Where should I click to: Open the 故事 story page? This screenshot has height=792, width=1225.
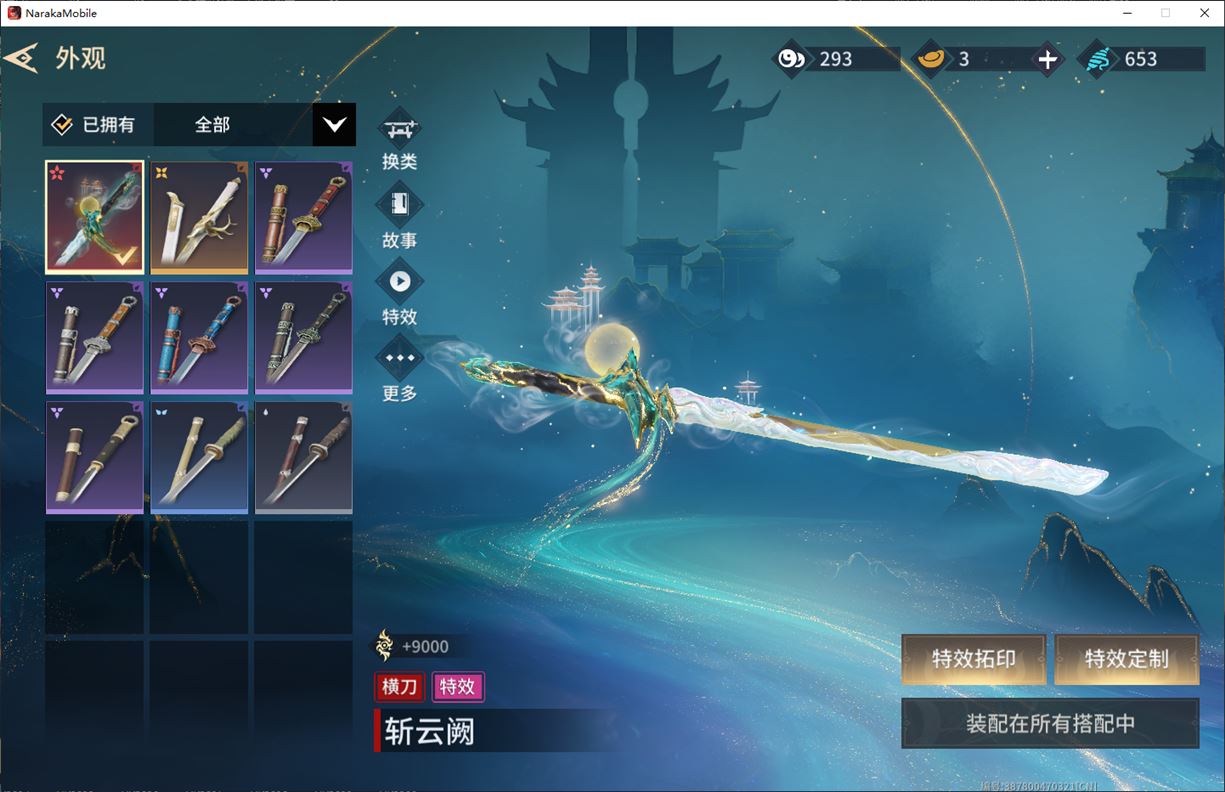400,206
